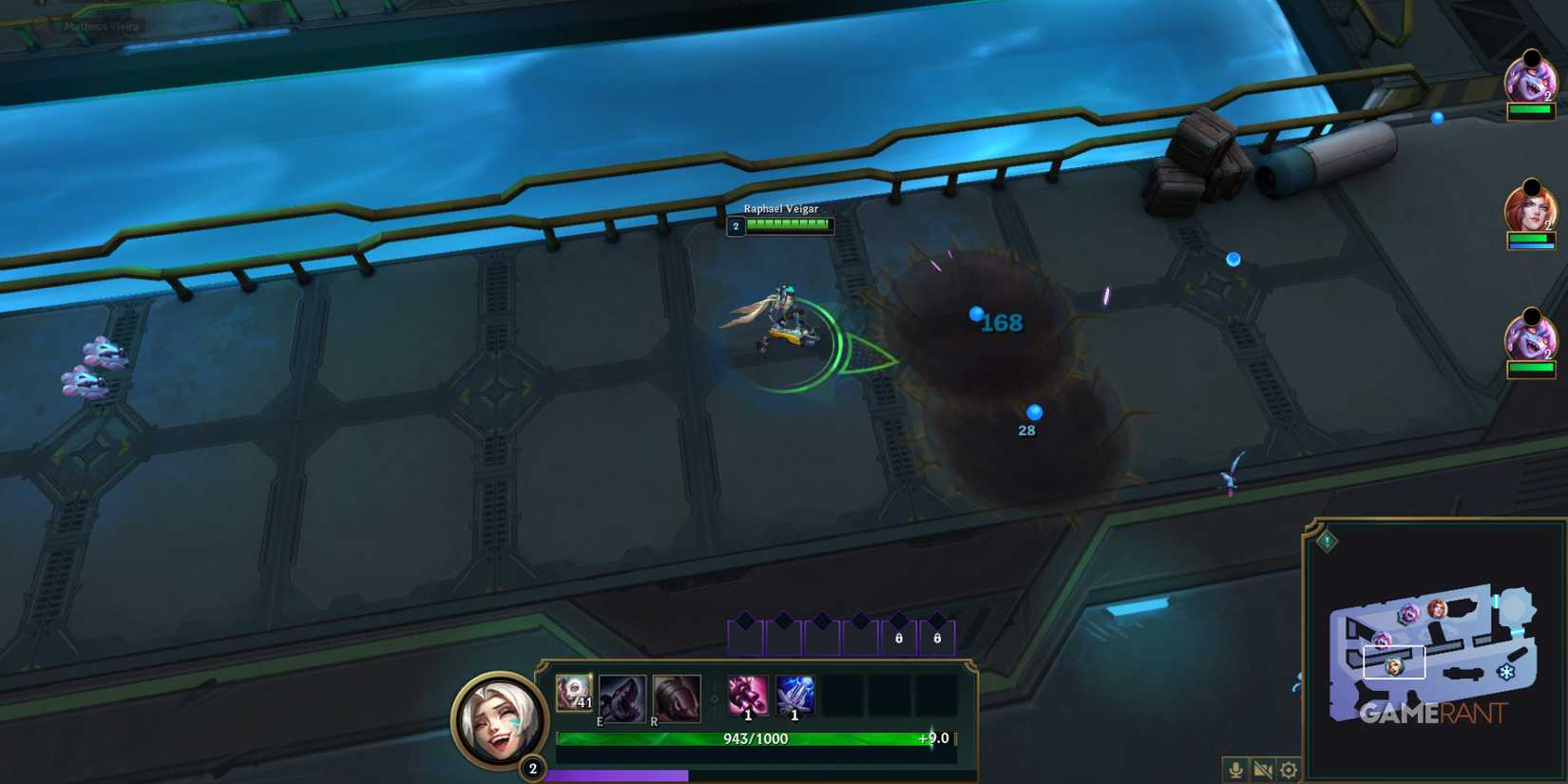Use the pink item in first item slot
Viewport: 1568px width, 784px height.
(748, 696)
